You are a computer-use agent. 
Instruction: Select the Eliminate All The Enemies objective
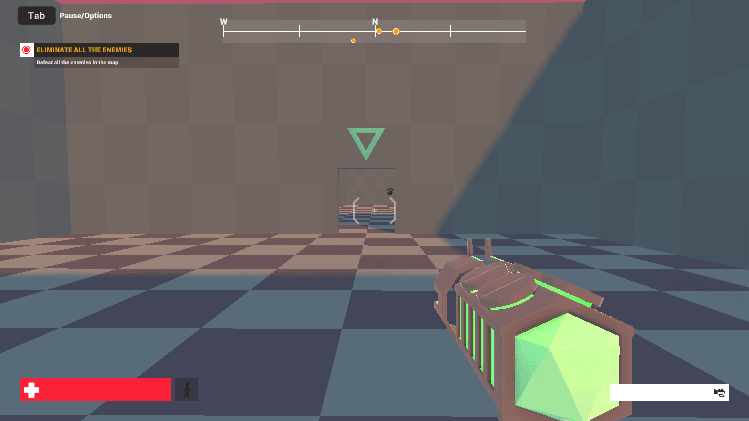[x=99, y=50]
